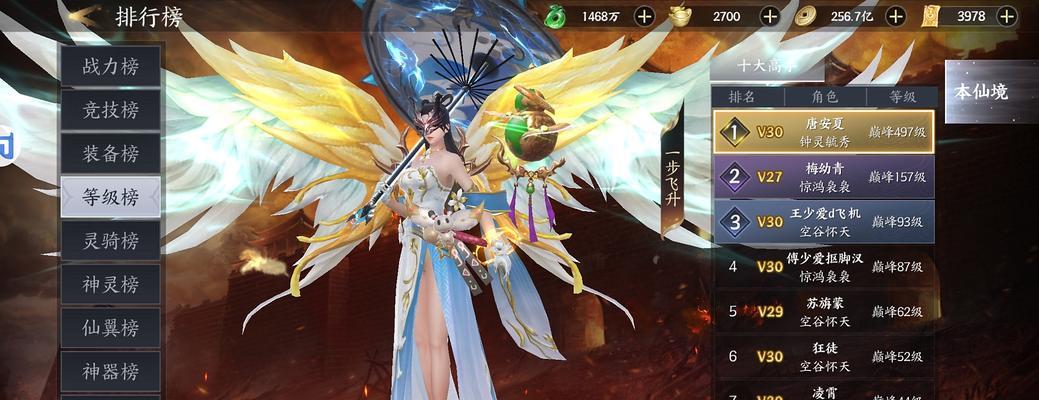Viewport: 1039px width, 400px height.
Task: Switch to the 灵骑榜 tab
Action: pos(110,241)
